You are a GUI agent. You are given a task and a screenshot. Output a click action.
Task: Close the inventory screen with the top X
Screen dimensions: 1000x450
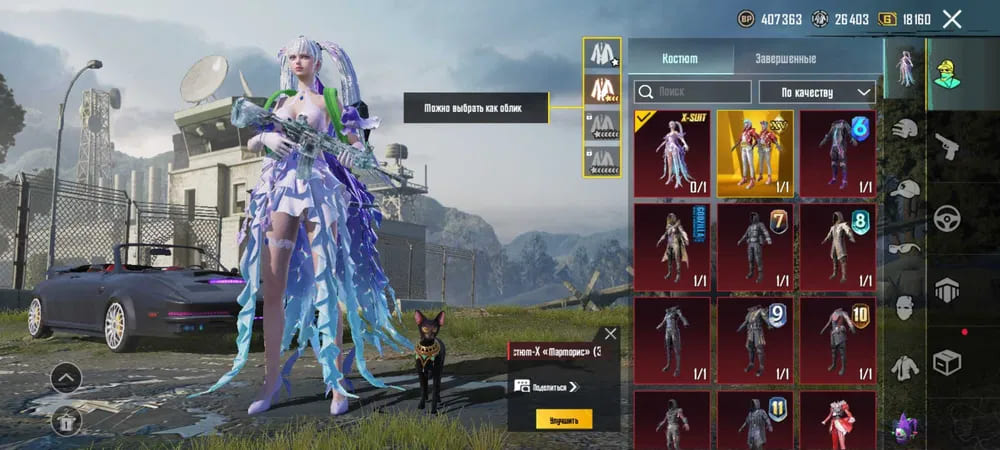(x=952, y=19)
